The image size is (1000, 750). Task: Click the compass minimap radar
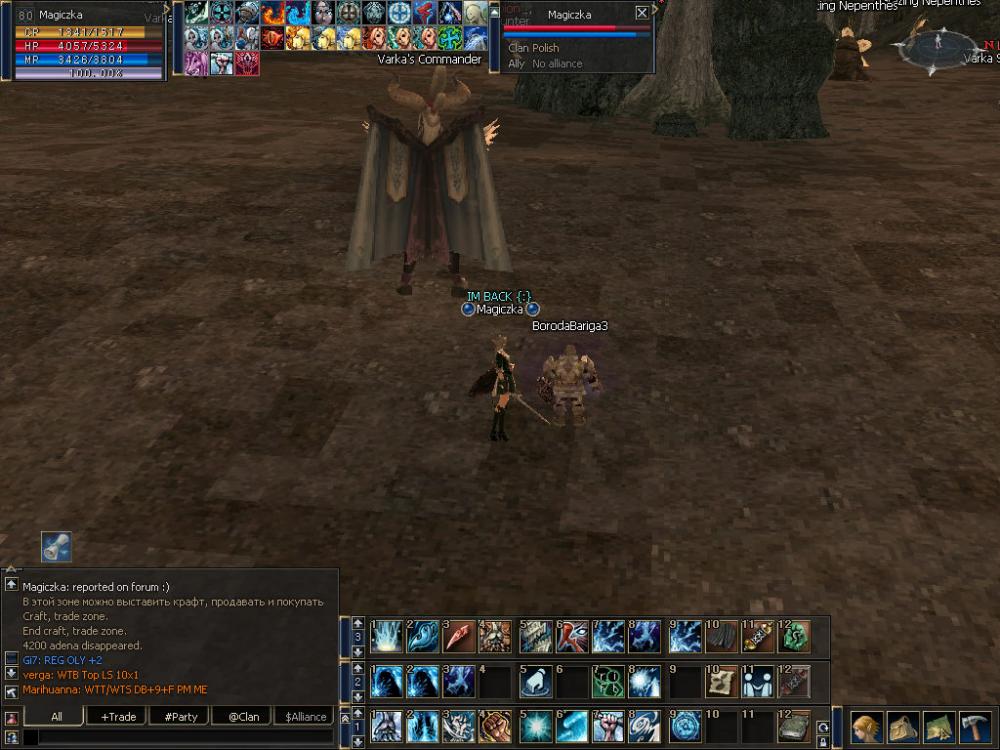tap(938, 46)
